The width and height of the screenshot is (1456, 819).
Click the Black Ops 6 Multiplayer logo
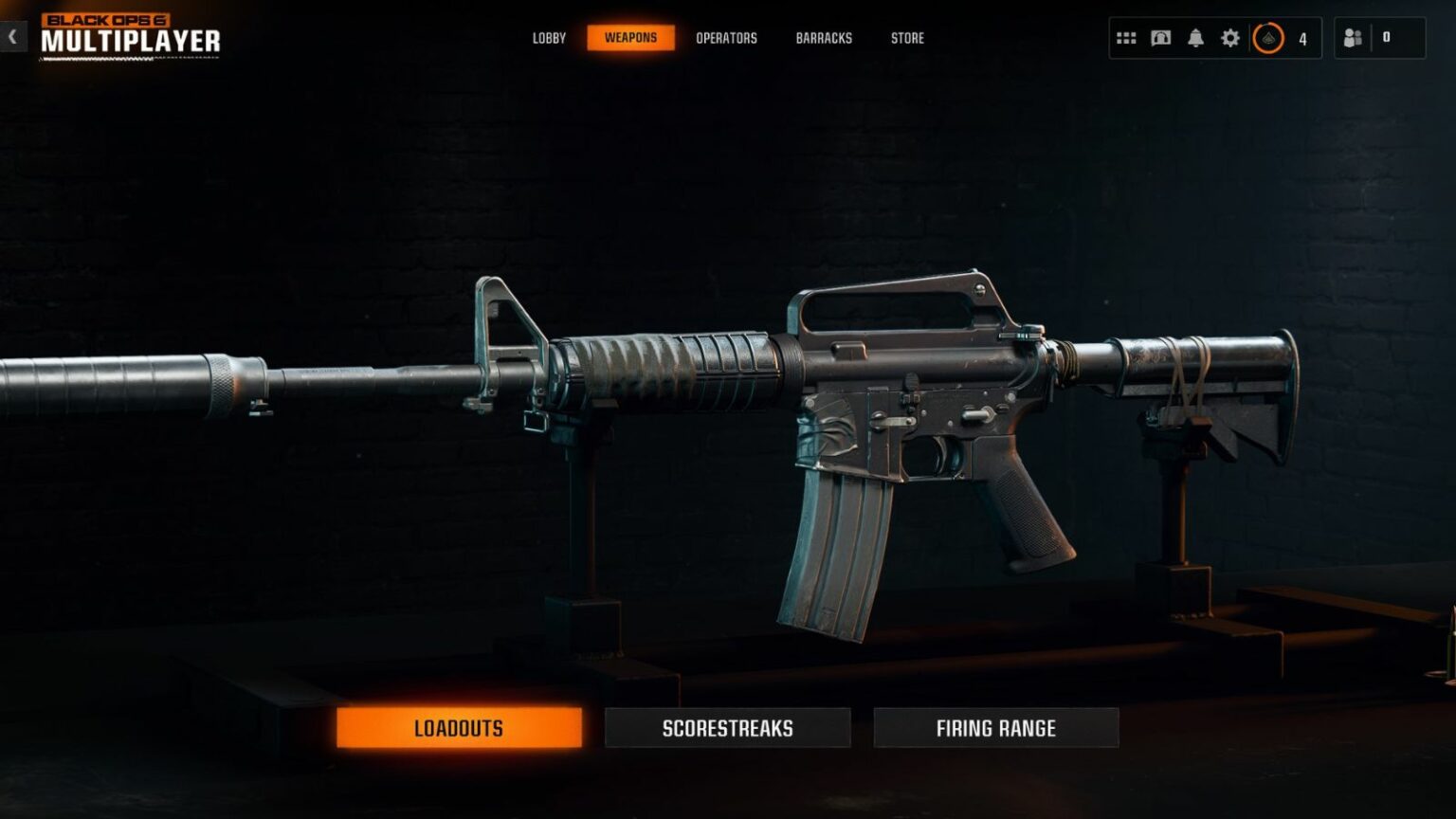tap(133, 38)
